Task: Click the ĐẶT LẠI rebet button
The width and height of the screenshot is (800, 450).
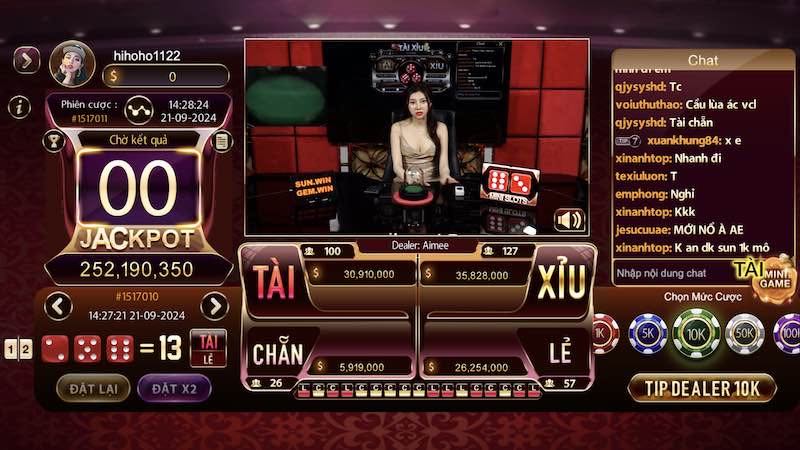Action: point(92,388)
